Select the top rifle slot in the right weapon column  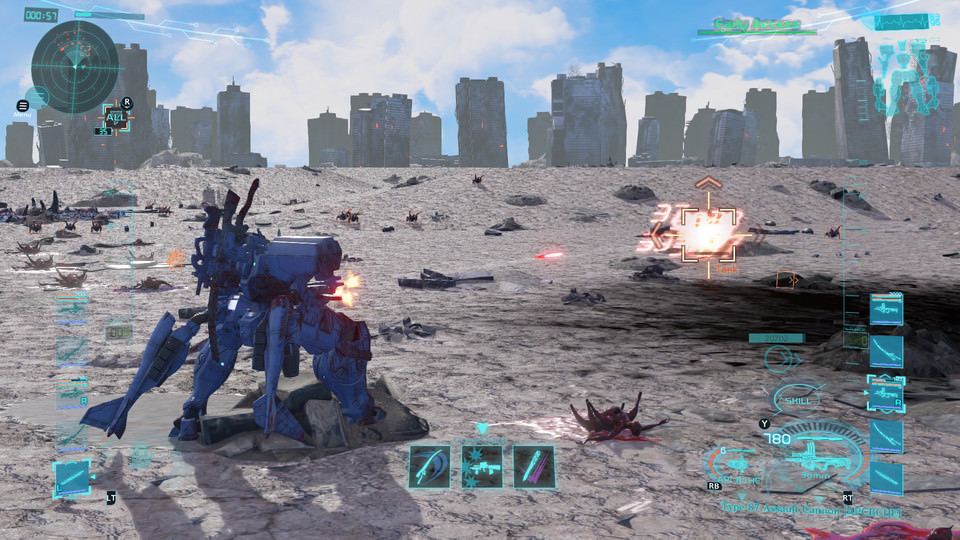886,310
